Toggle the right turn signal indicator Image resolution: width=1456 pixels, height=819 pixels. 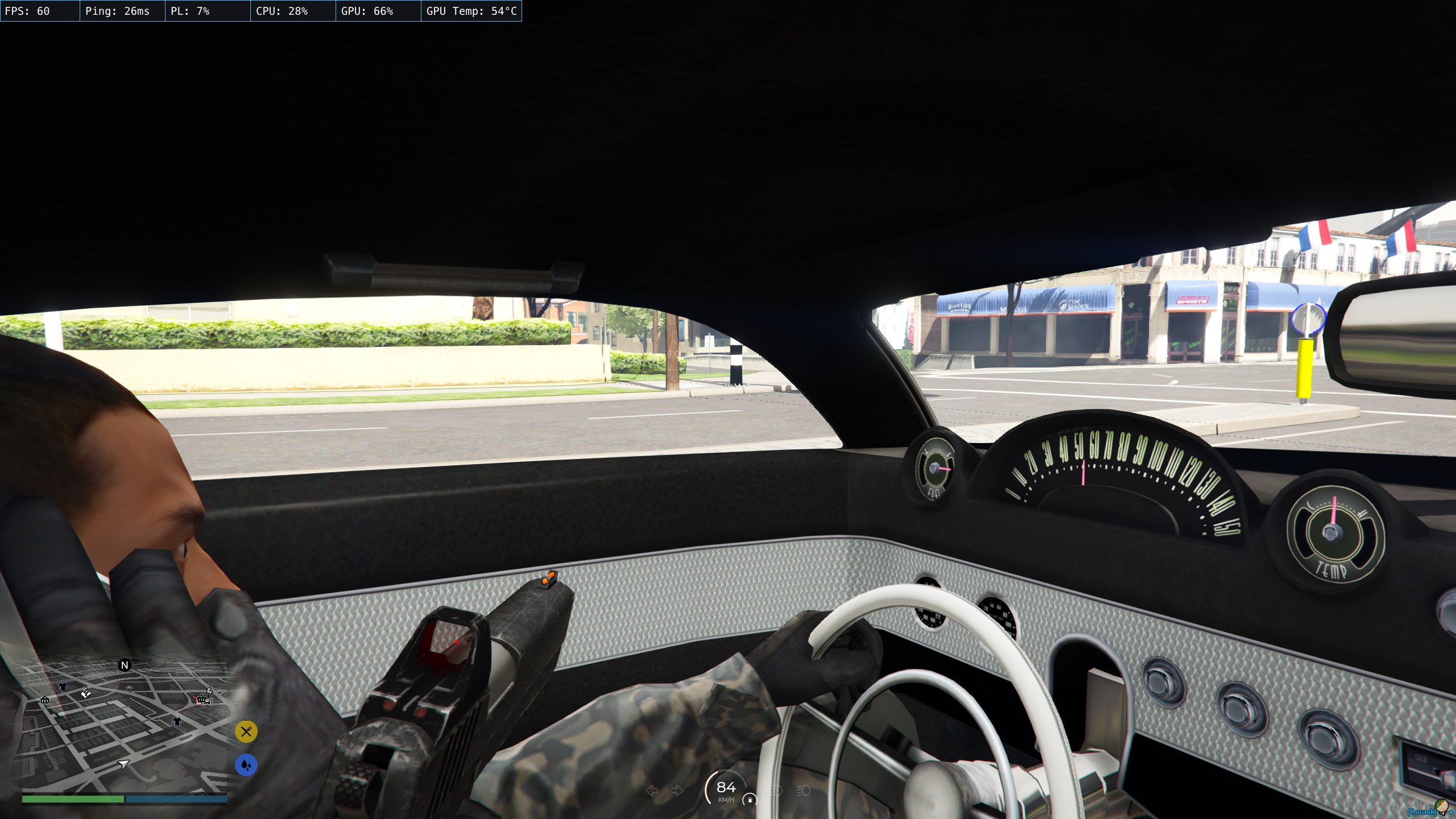point(677,791)
